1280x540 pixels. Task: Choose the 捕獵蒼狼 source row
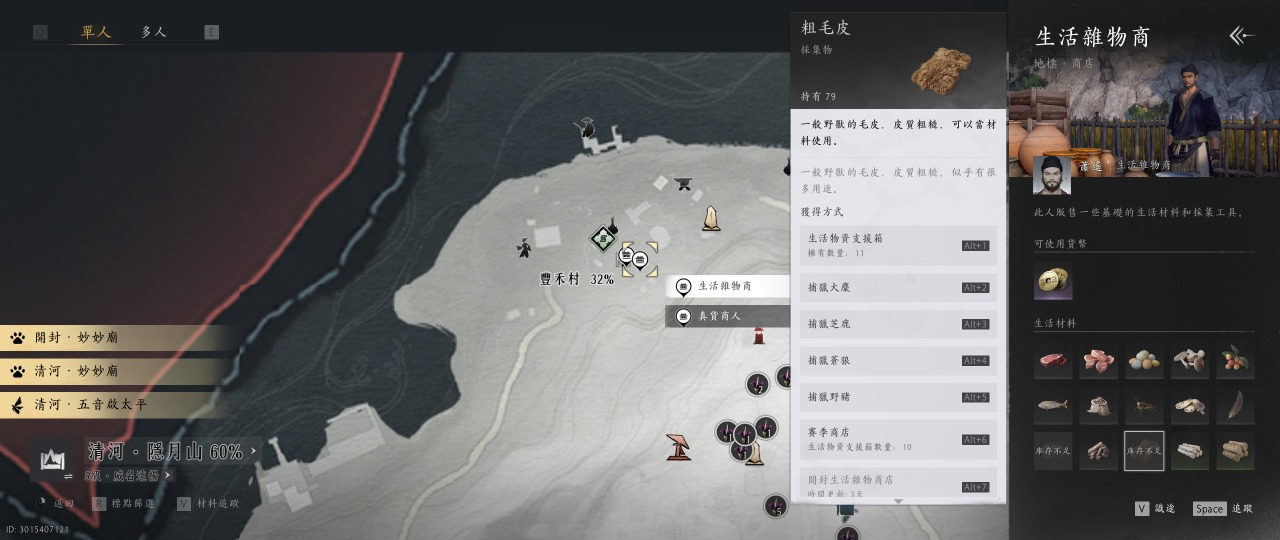pos(898,360)
